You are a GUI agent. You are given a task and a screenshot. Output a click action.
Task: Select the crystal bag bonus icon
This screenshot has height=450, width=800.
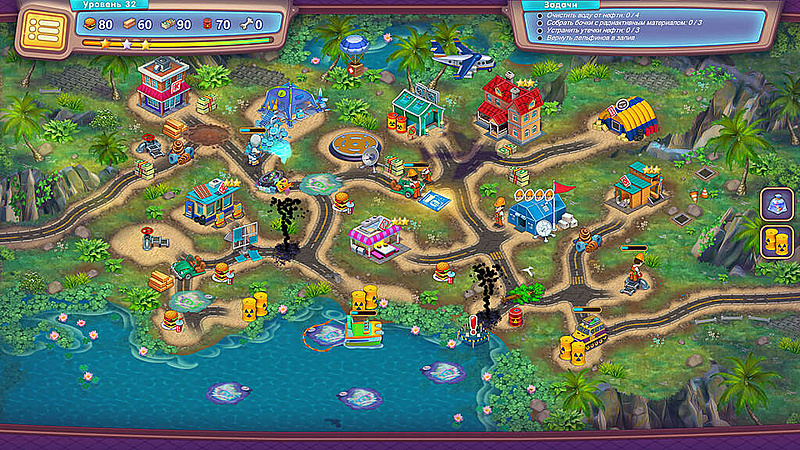point(776,204)
